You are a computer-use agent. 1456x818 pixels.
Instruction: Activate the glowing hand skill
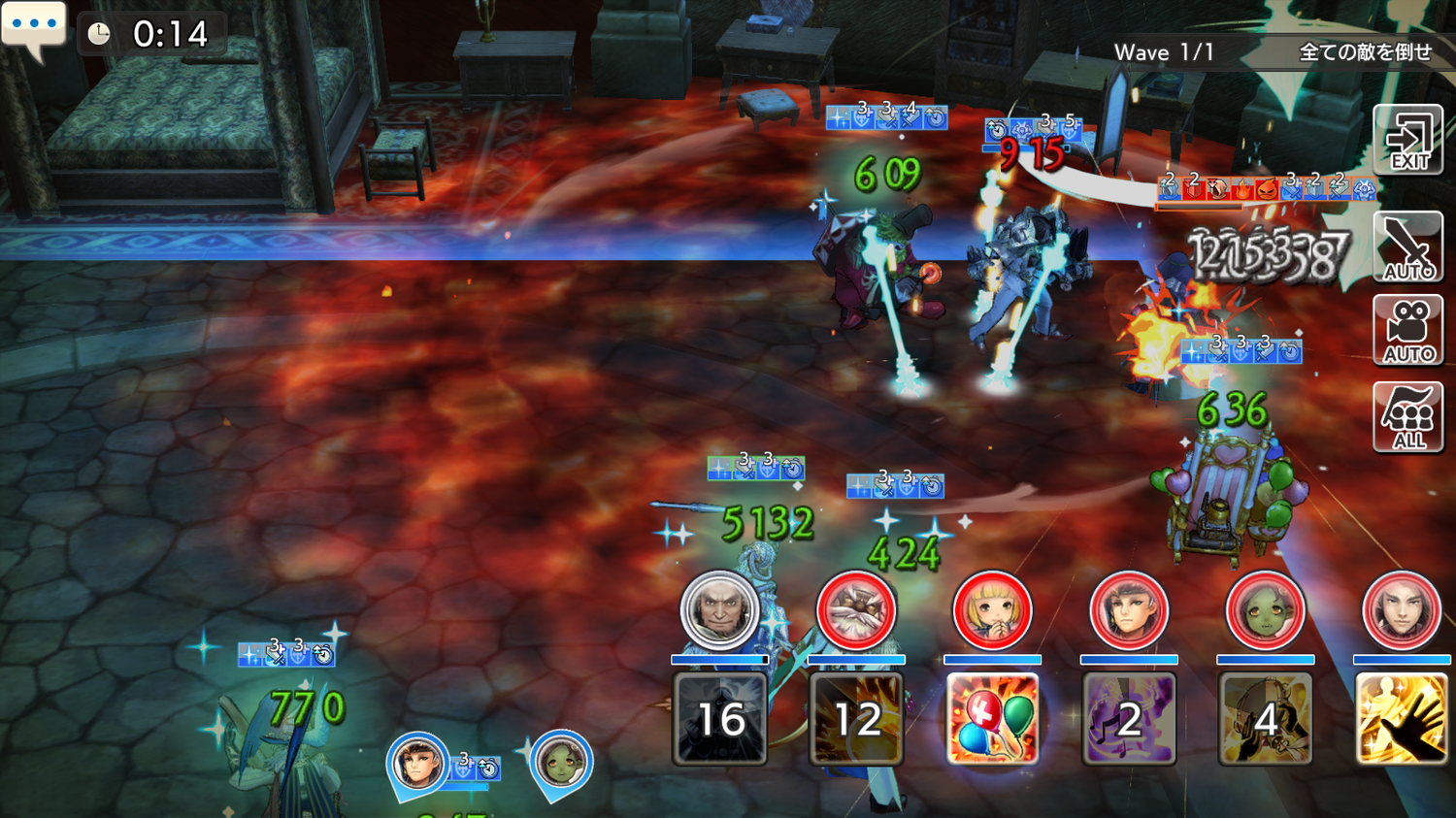(x=1402, y=719)
